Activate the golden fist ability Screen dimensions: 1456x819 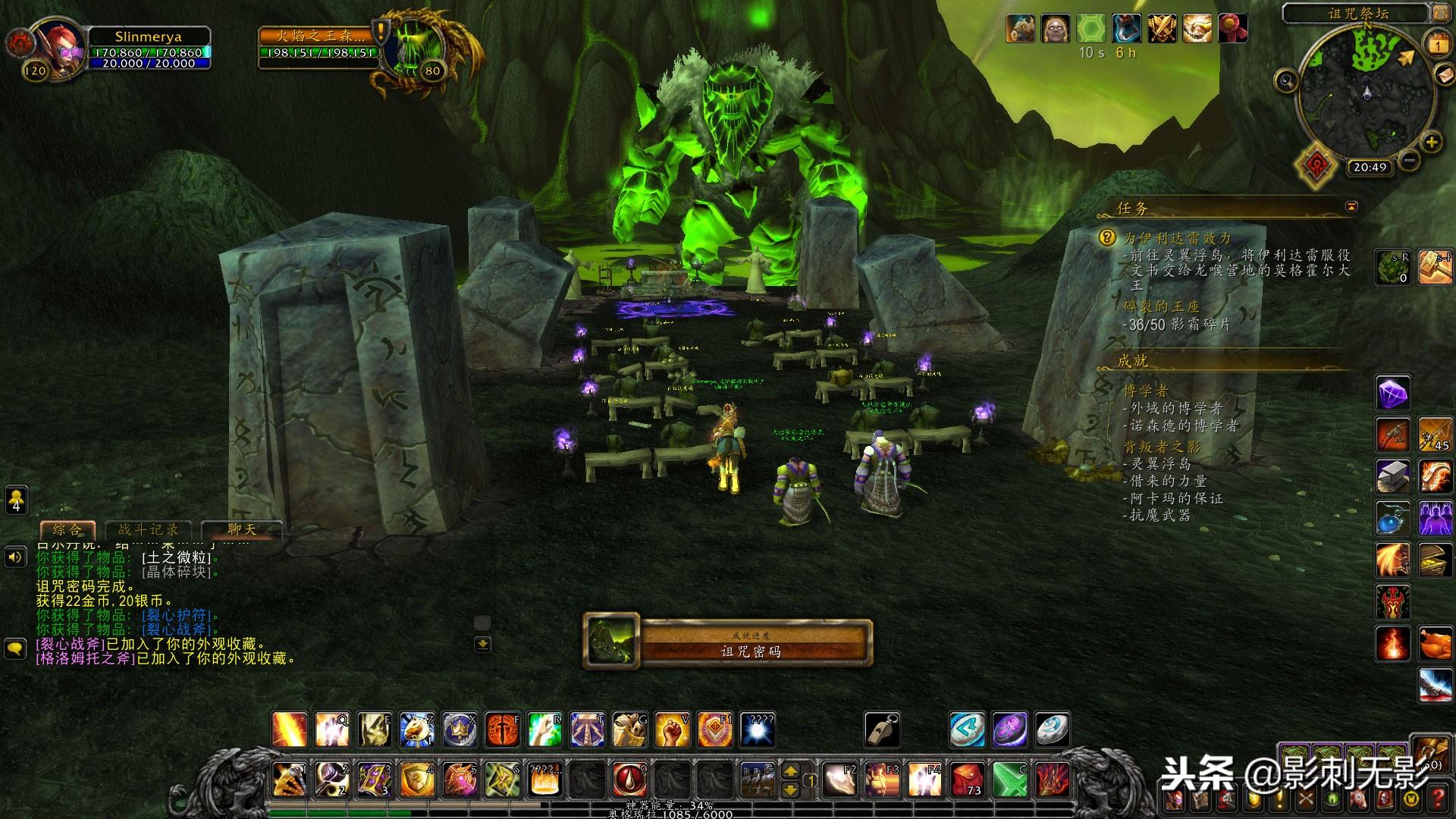coord(672,730)
